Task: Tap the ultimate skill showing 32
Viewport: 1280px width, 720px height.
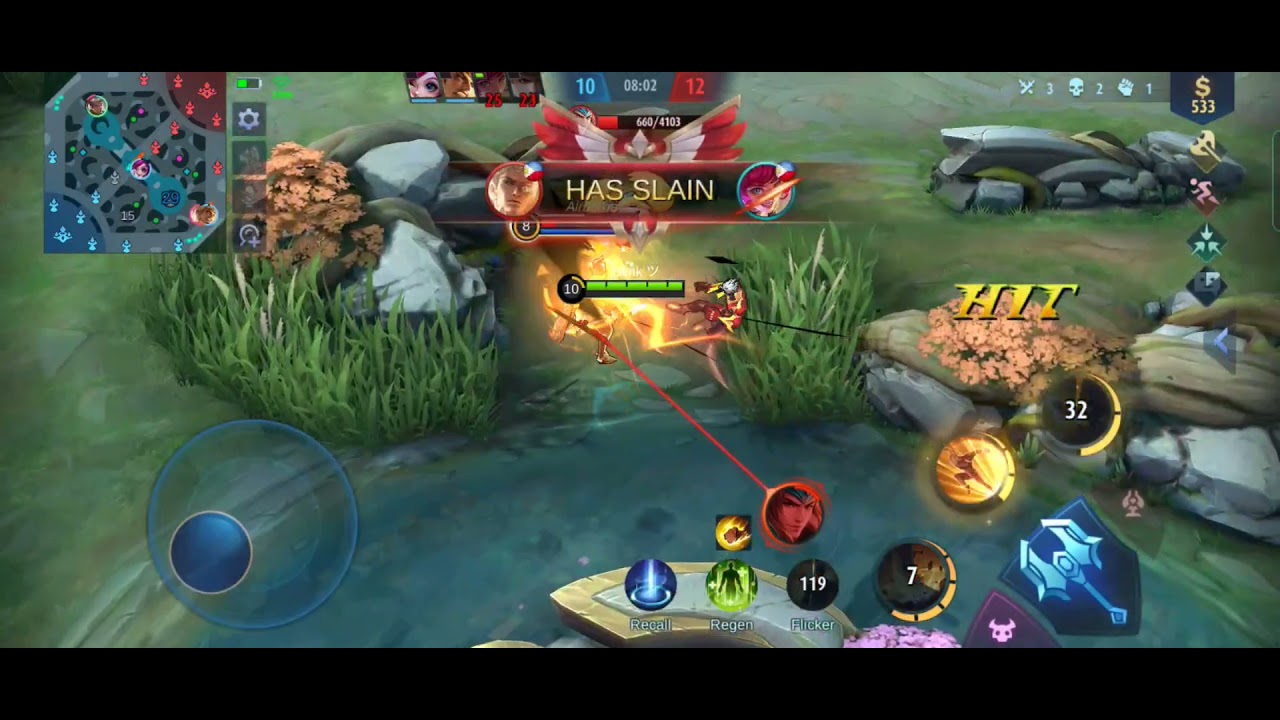Action: 1076,410
